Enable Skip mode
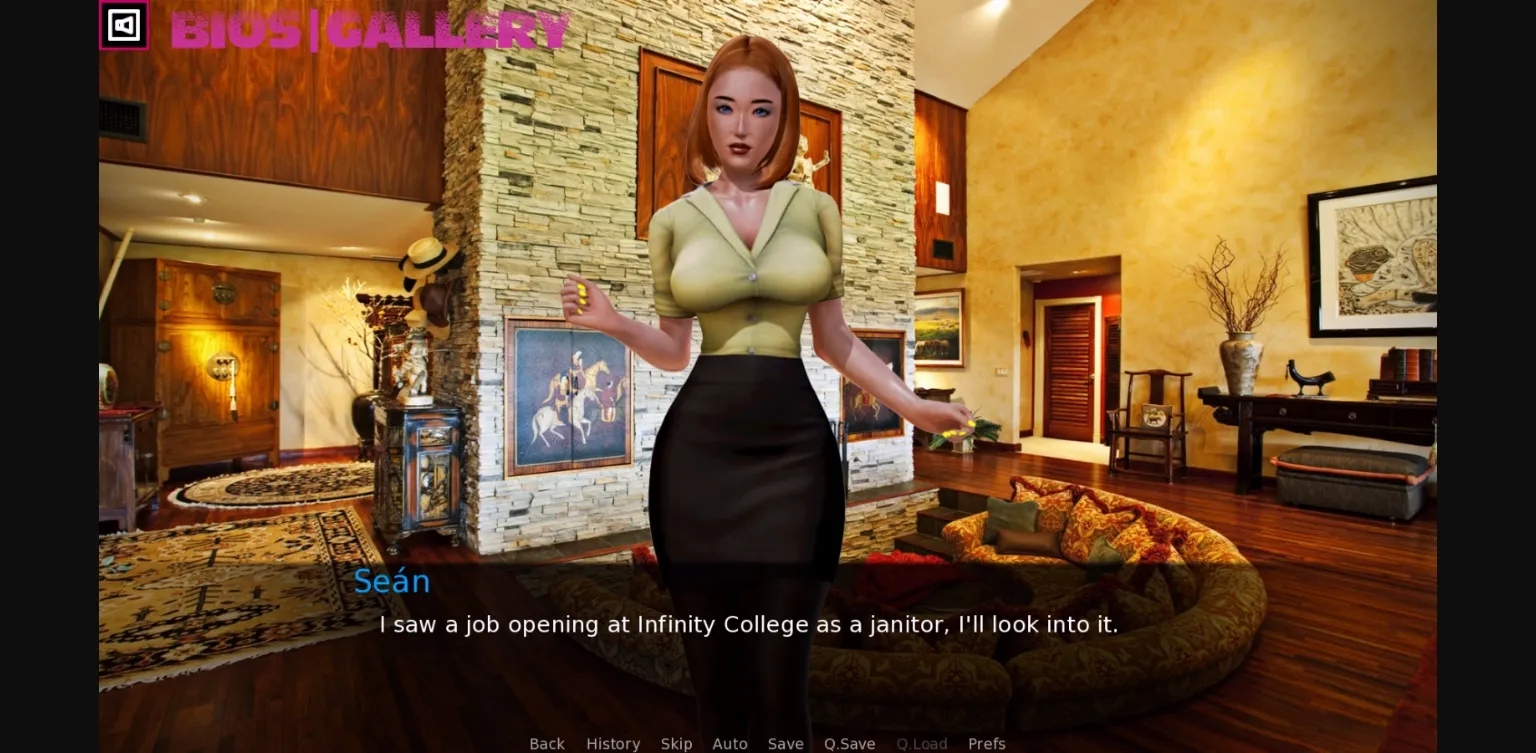 tap(676, 744)
